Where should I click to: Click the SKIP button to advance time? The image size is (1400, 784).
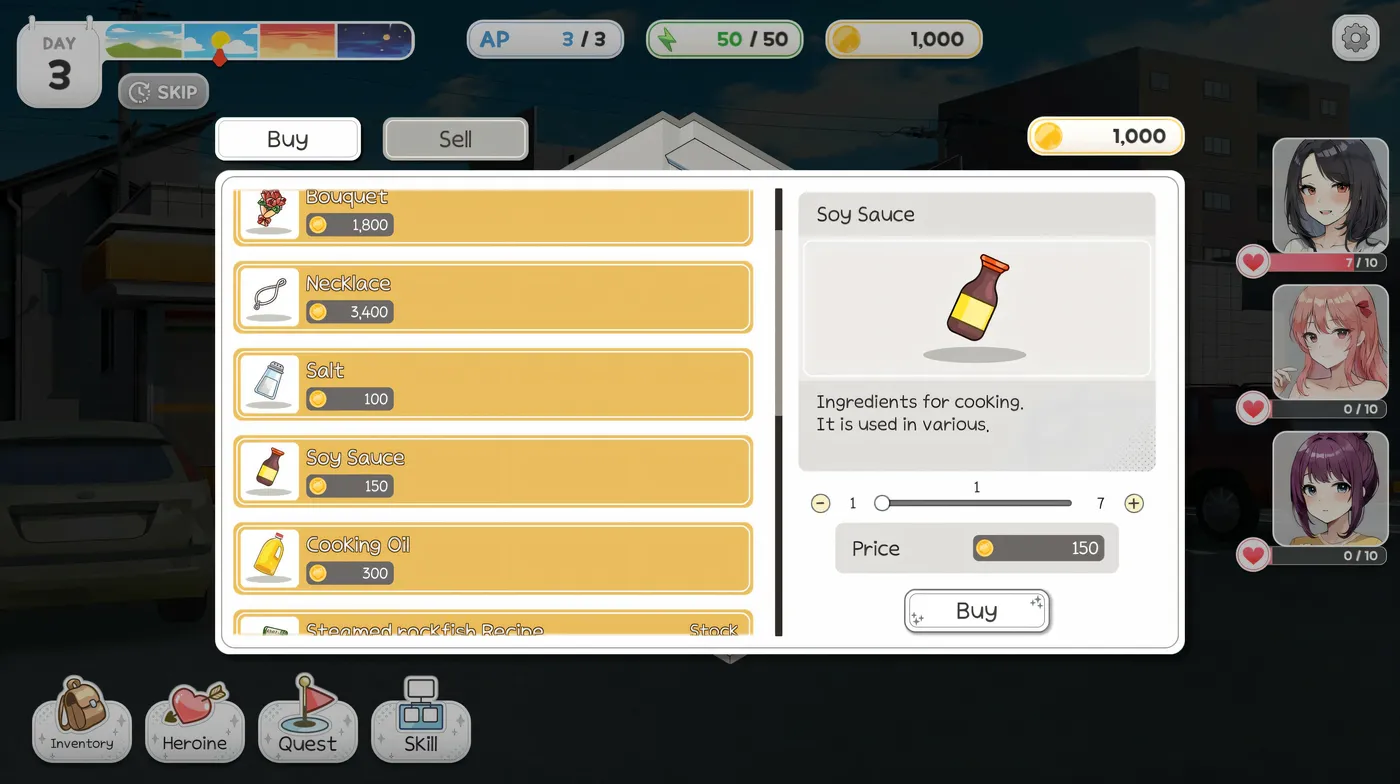(163, 91)
